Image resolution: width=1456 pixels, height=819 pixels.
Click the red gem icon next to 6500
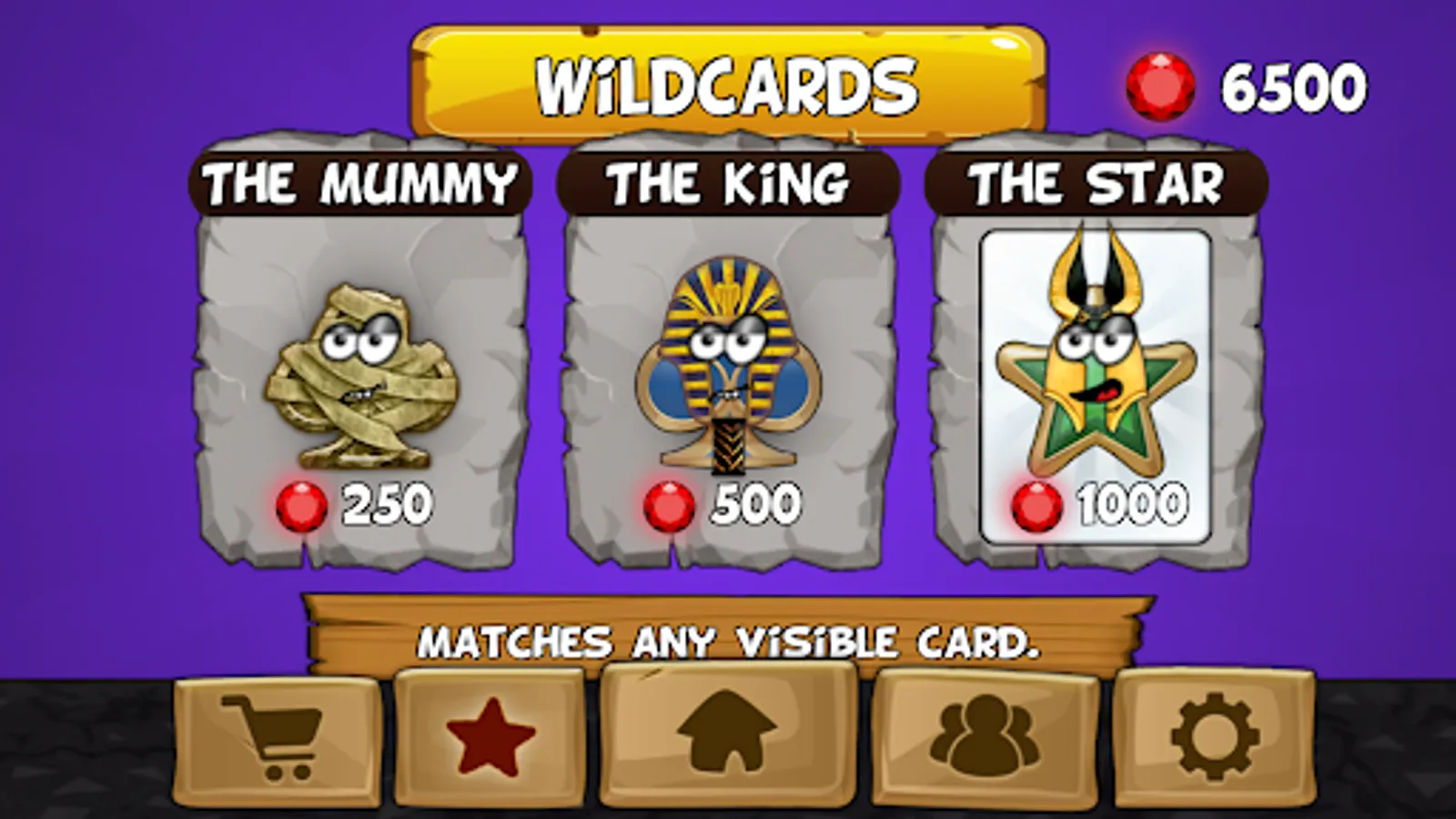tap(1162, 80)
